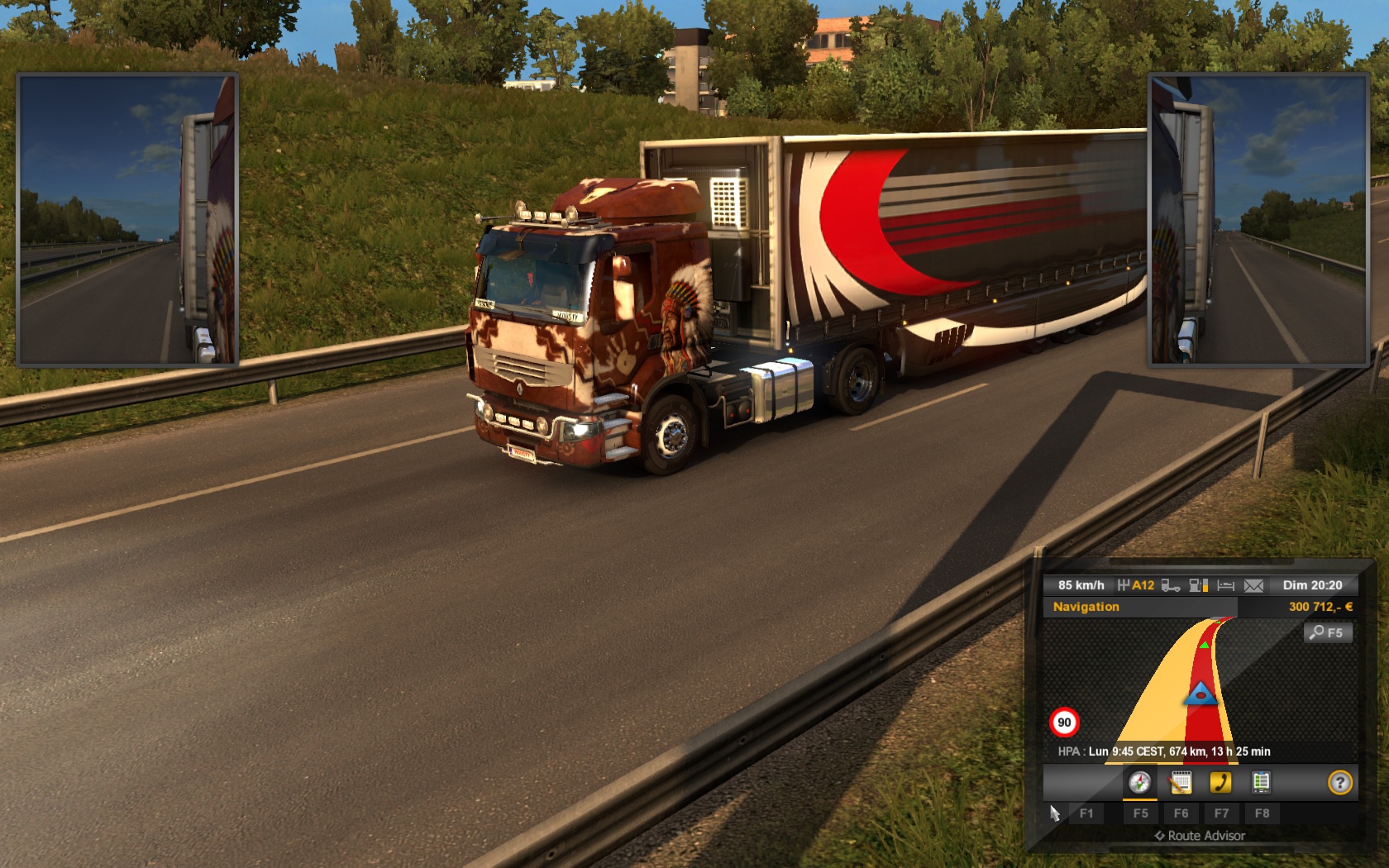Switch to the job info notepad tab
The width and height of the screenshot is (1389, 868).
[x=1181, y=782]
